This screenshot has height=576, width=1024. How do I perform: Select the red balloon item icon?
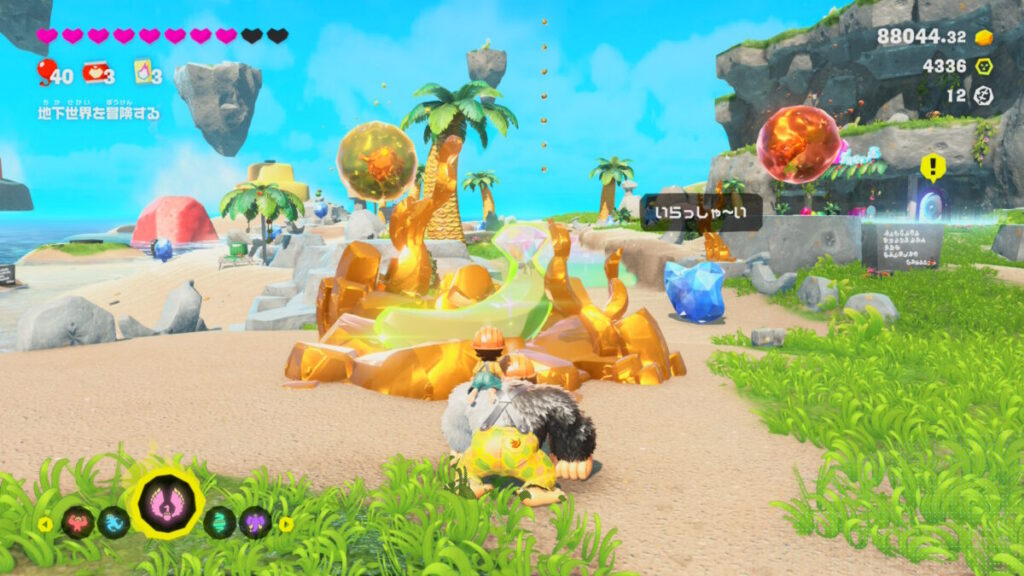click(x=46, y=71)
